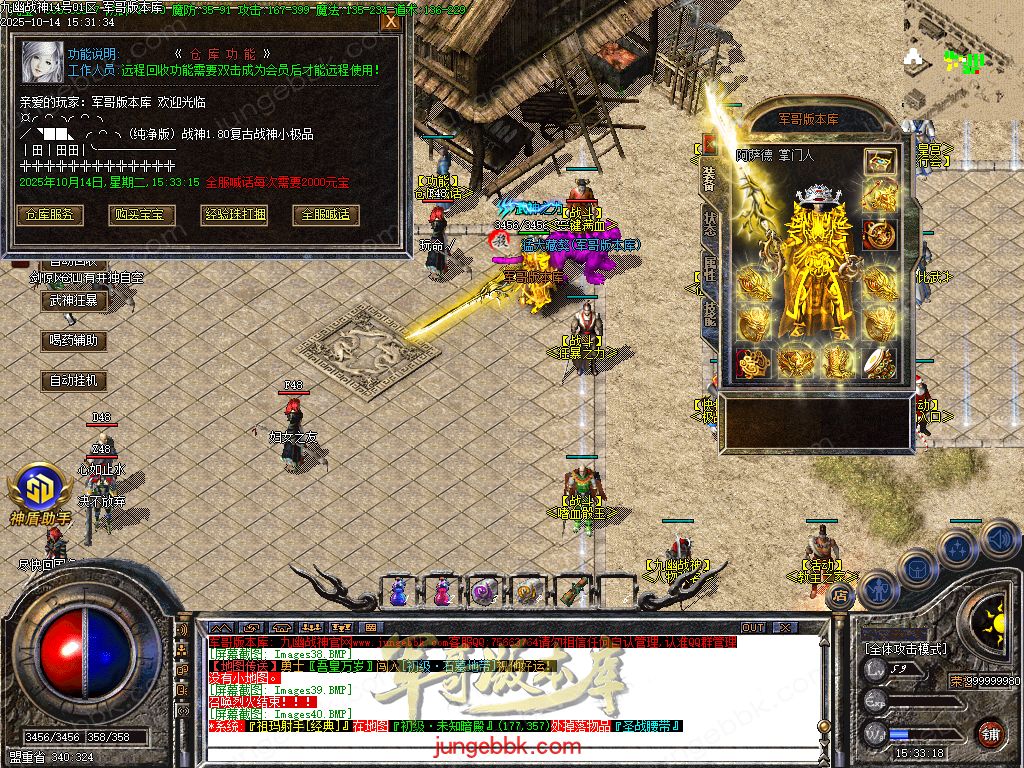Open the red 铺 shop button
Viewport: 1024px width, 768px height.
pyautogui.click(x=990, y=733)
